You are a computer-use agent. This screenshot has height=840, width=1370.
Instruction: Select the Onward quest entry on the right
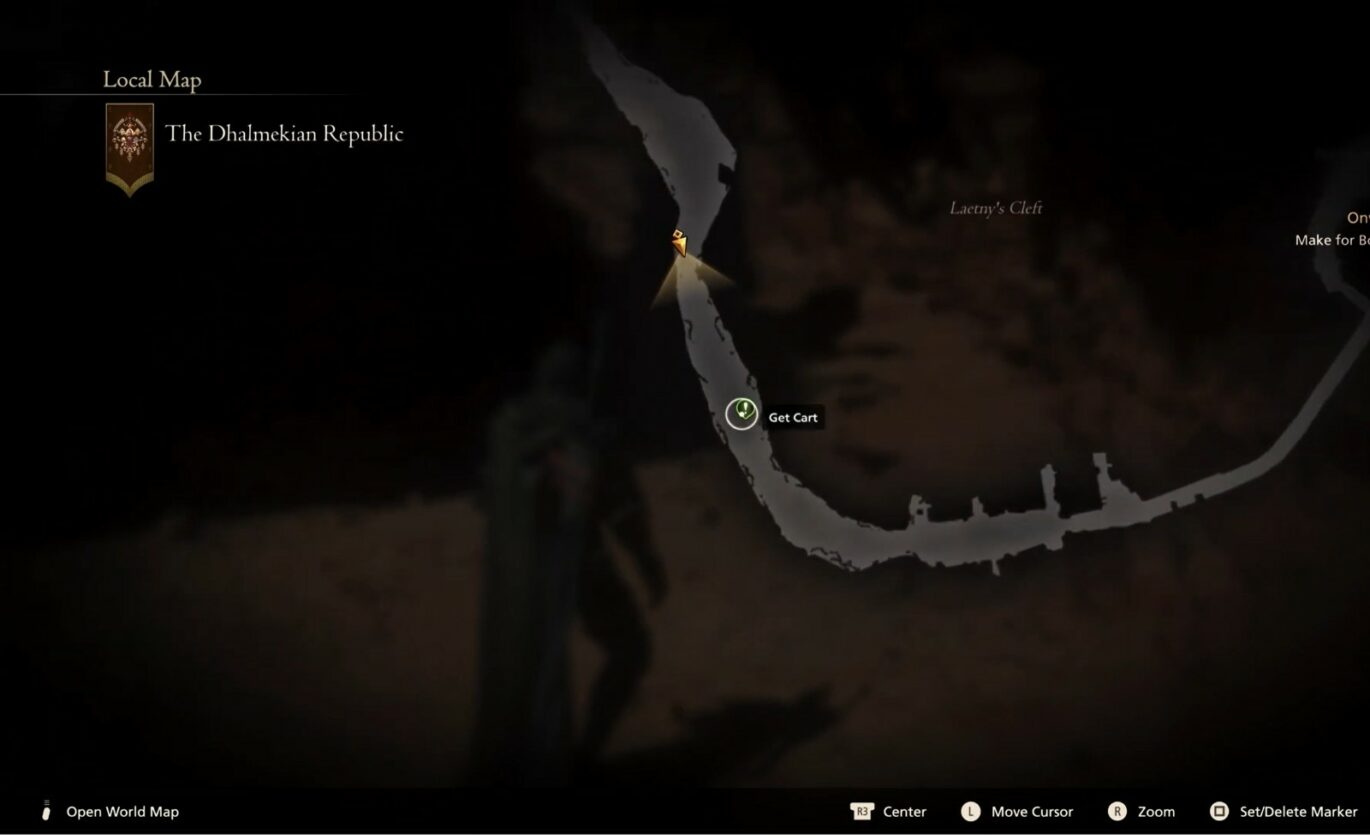tap(1357, 216)
